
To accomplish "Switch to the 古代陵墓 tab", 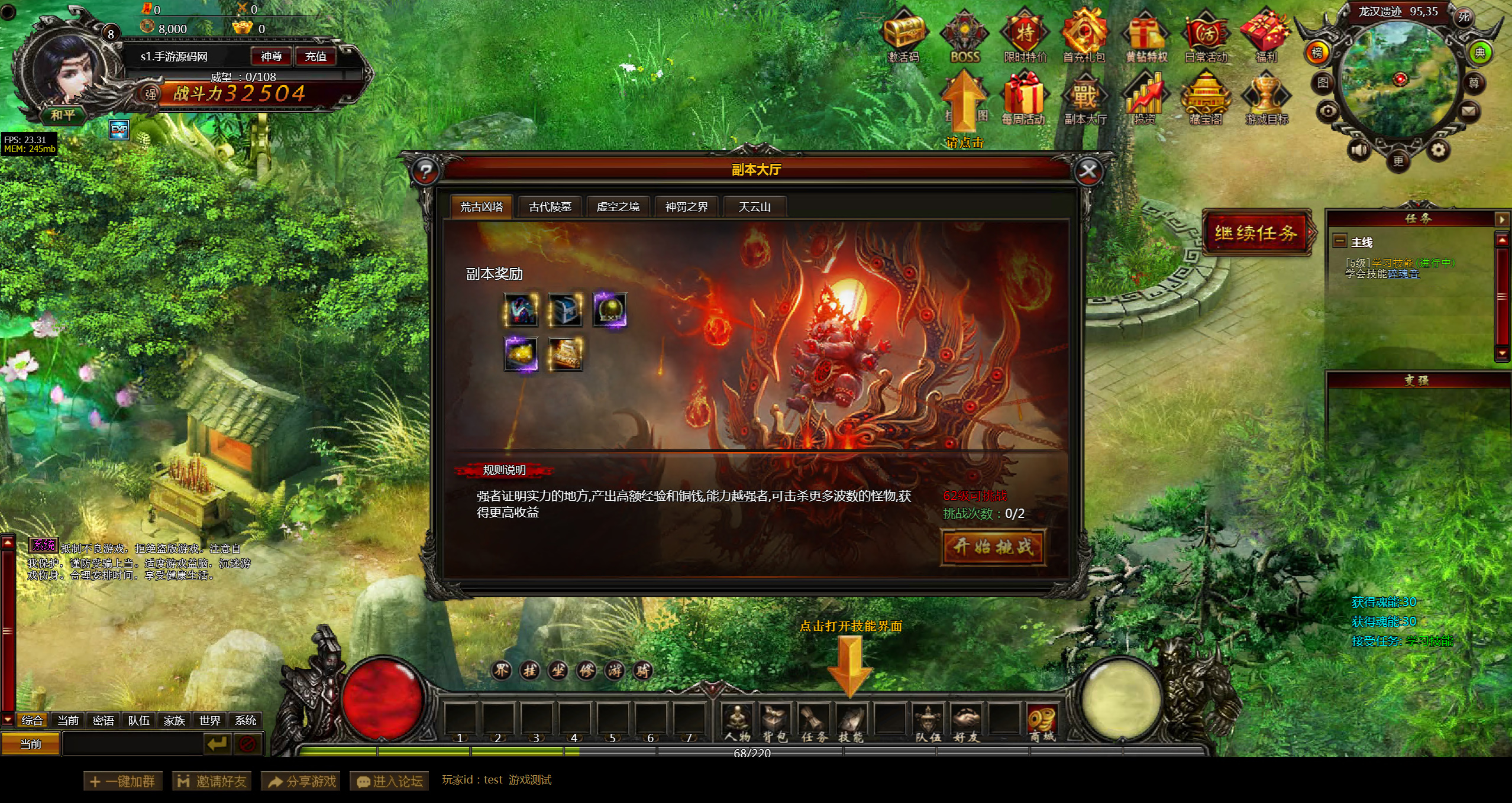I will (x=550, y=207).
